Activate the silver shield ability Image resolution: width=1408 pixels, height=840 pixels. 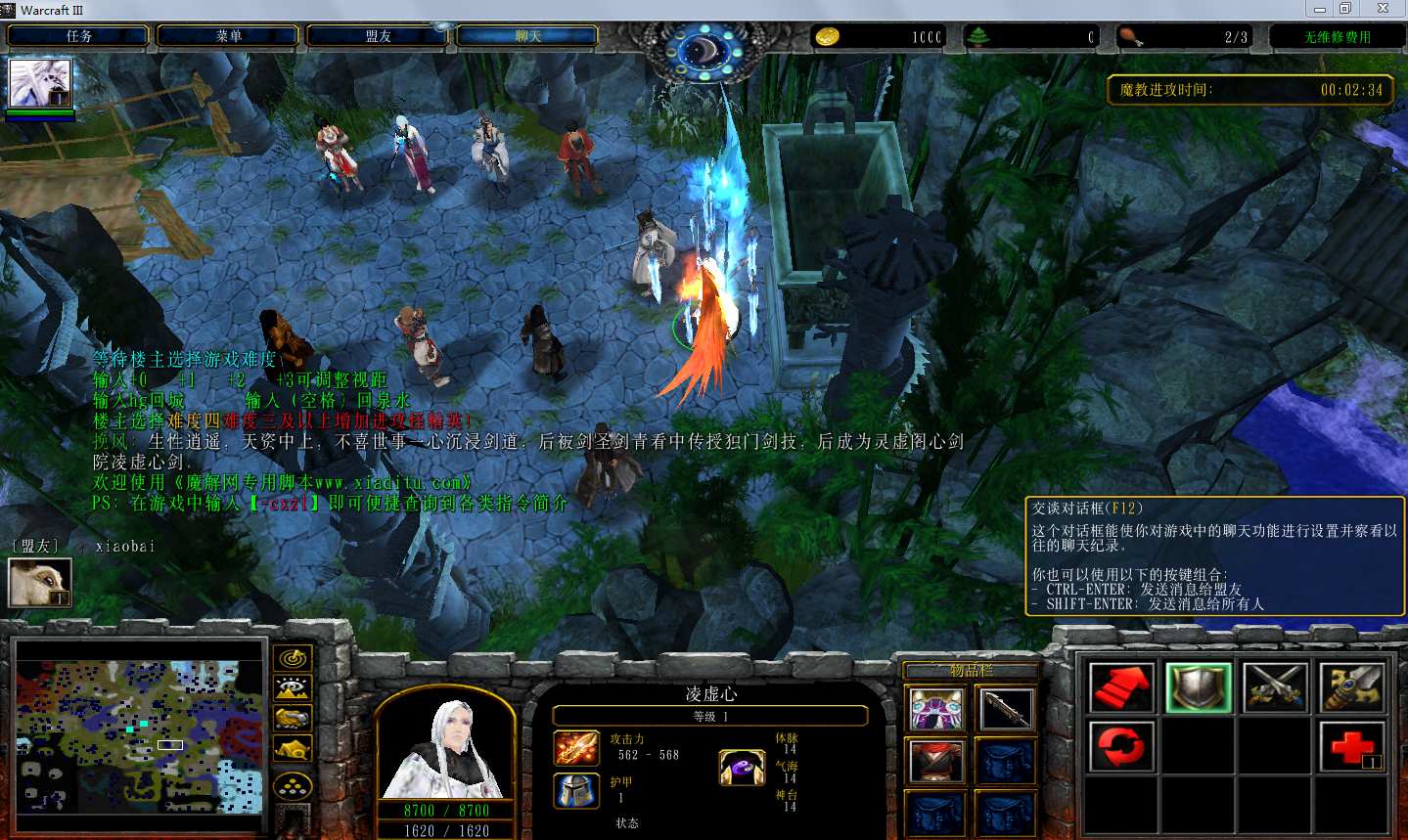(1198, 687)
